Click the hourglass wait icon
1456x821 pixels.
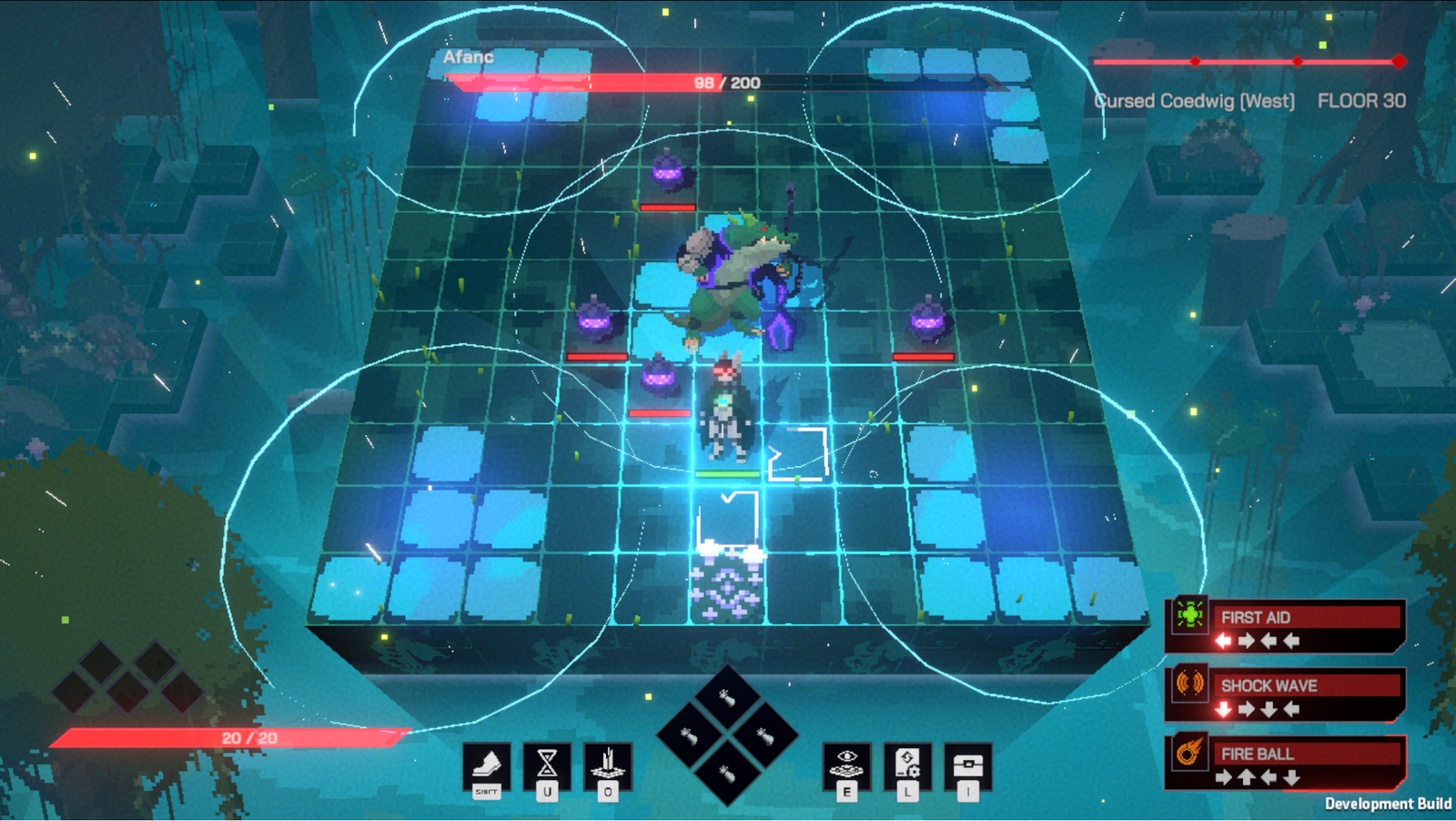547,765
